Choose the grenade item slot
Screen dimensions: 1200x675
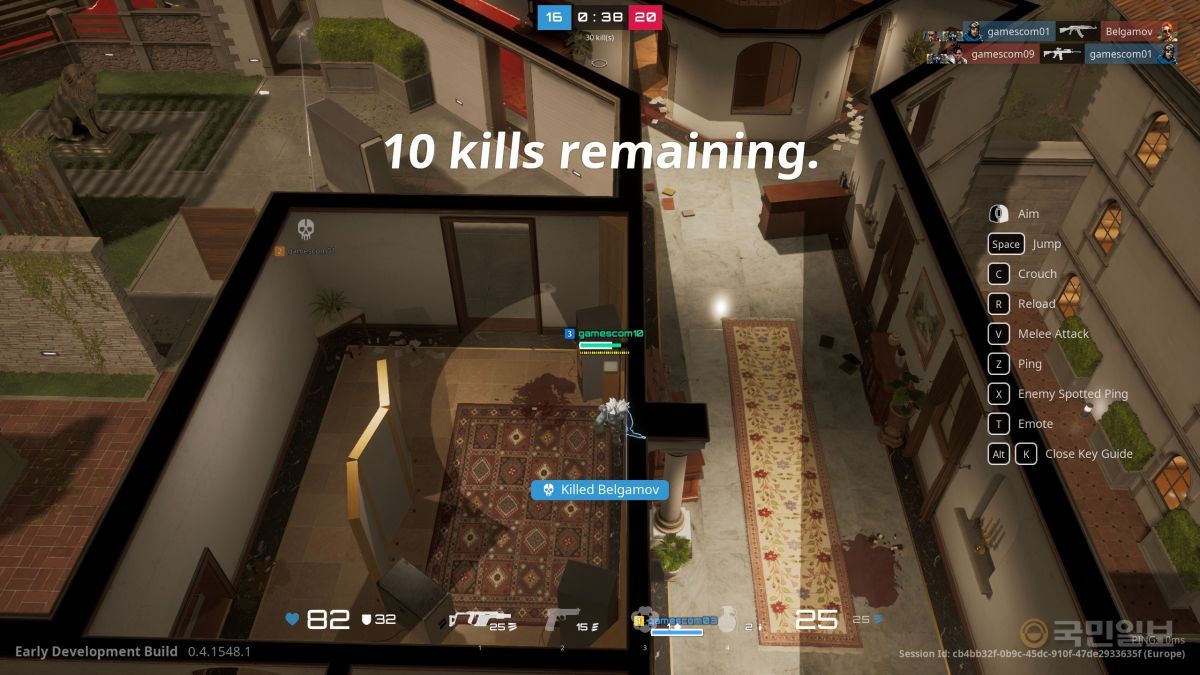coord(727,620)
